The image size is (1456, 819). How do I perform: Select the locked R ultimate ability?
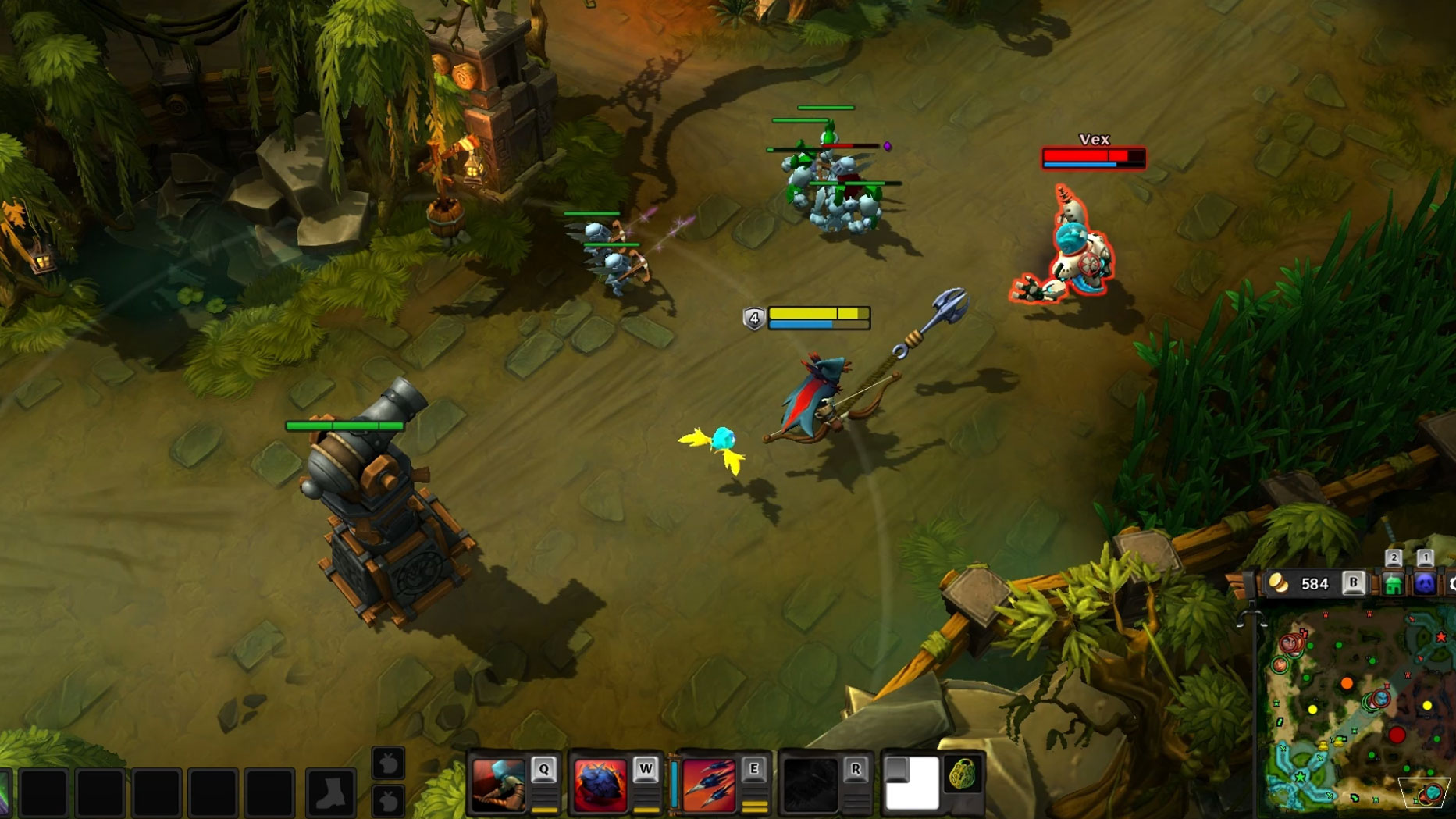click(x=810, y=784)
